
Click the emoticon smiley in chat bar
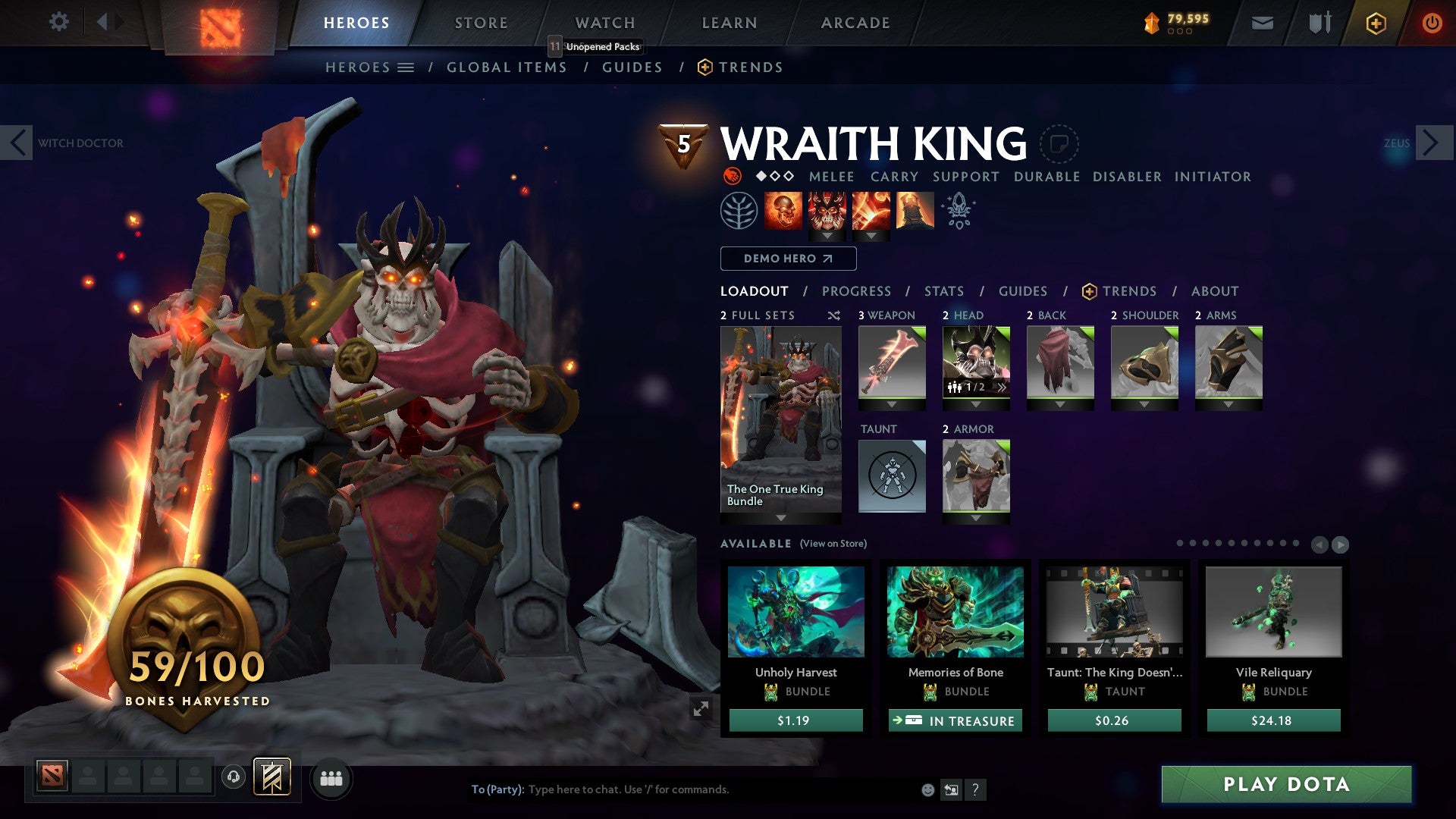[927, 789]
